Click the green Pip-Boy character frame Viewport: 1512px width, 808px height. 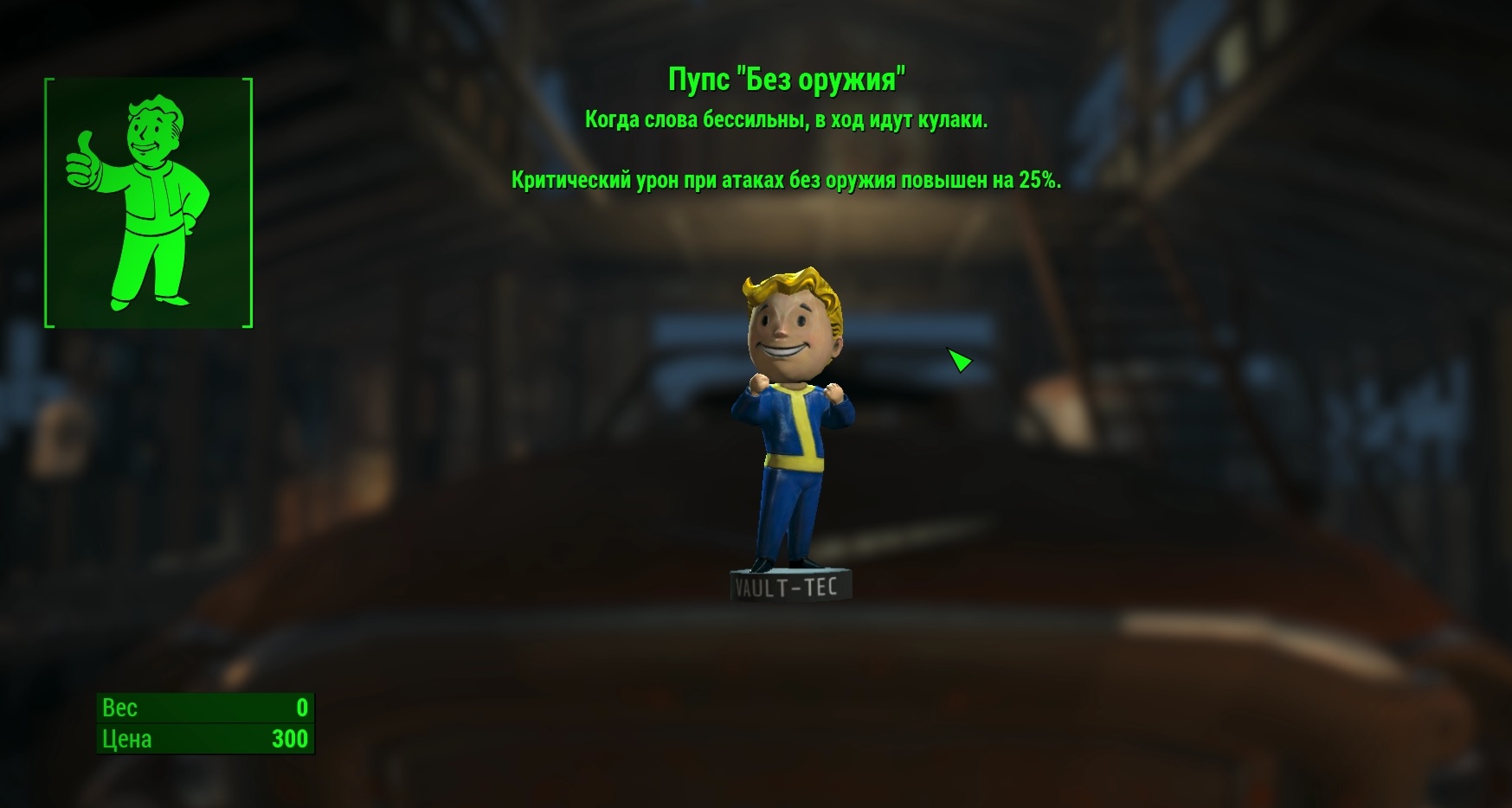click(x=147, y=199)
